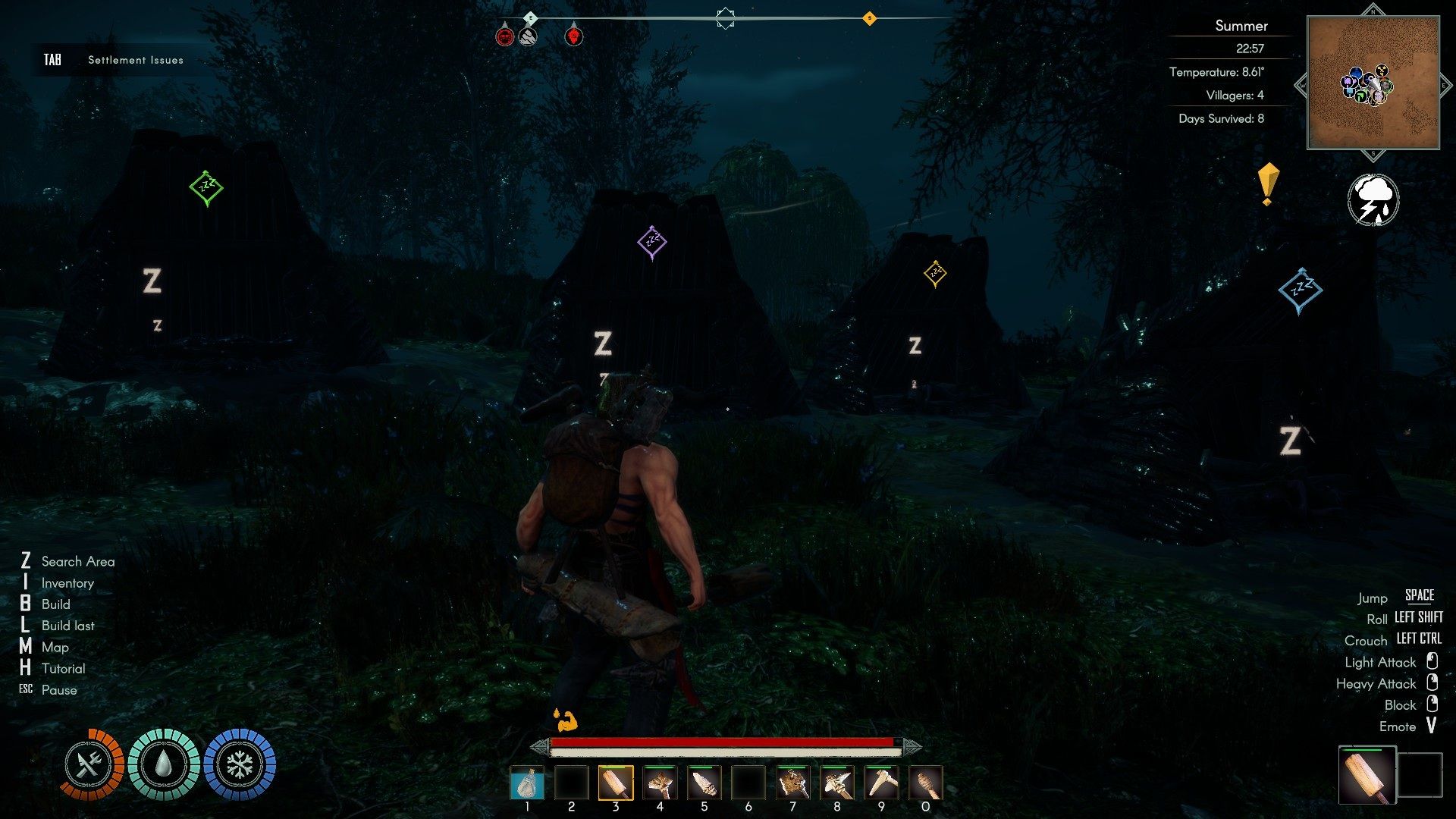Choose the highlighted wooden club in slot 3
Image resolution: width=1456 pixels, height=819 pixels.
[616, 783]
